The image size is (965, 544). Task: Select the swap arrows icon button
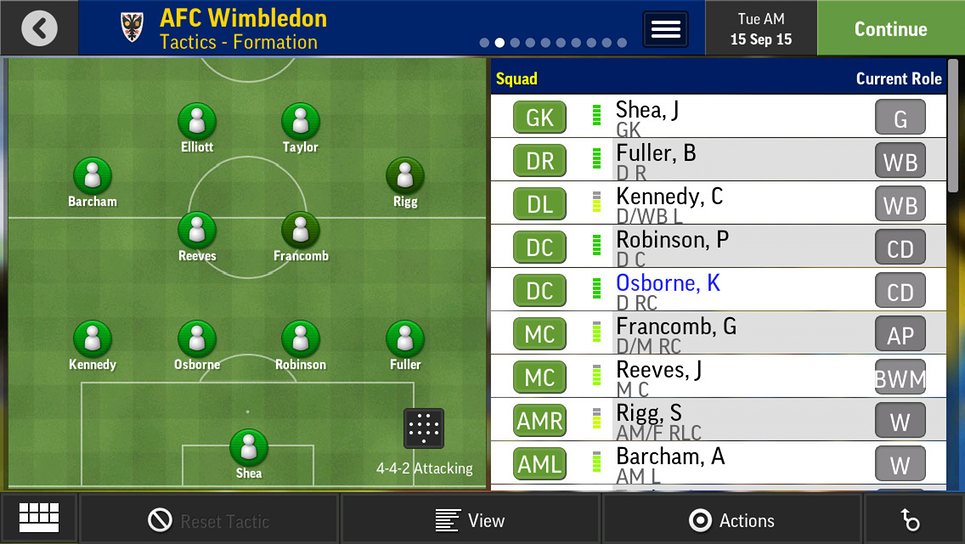(x=910, y=520)
